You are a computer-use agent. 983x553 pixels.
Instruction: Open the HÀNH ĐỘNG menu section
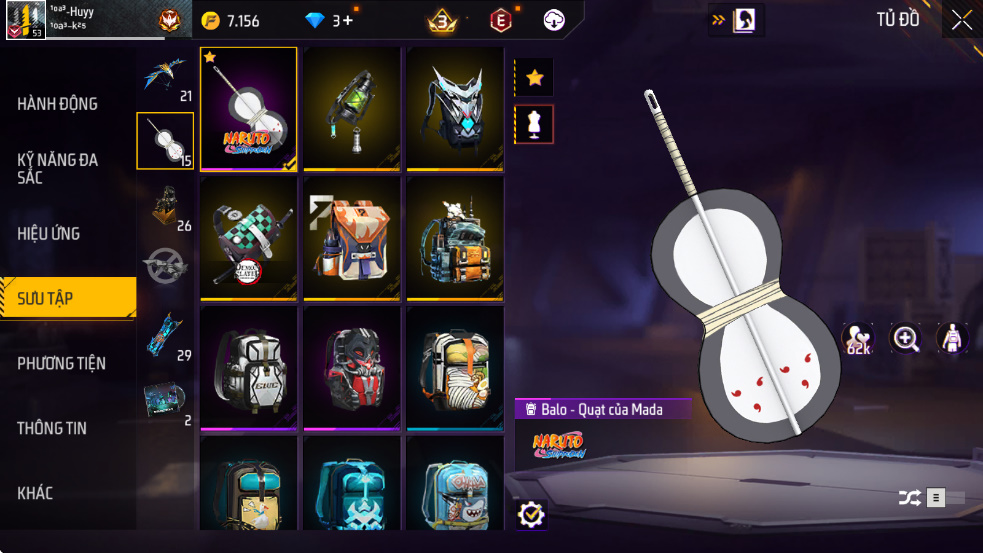click(x=58, y=104)
